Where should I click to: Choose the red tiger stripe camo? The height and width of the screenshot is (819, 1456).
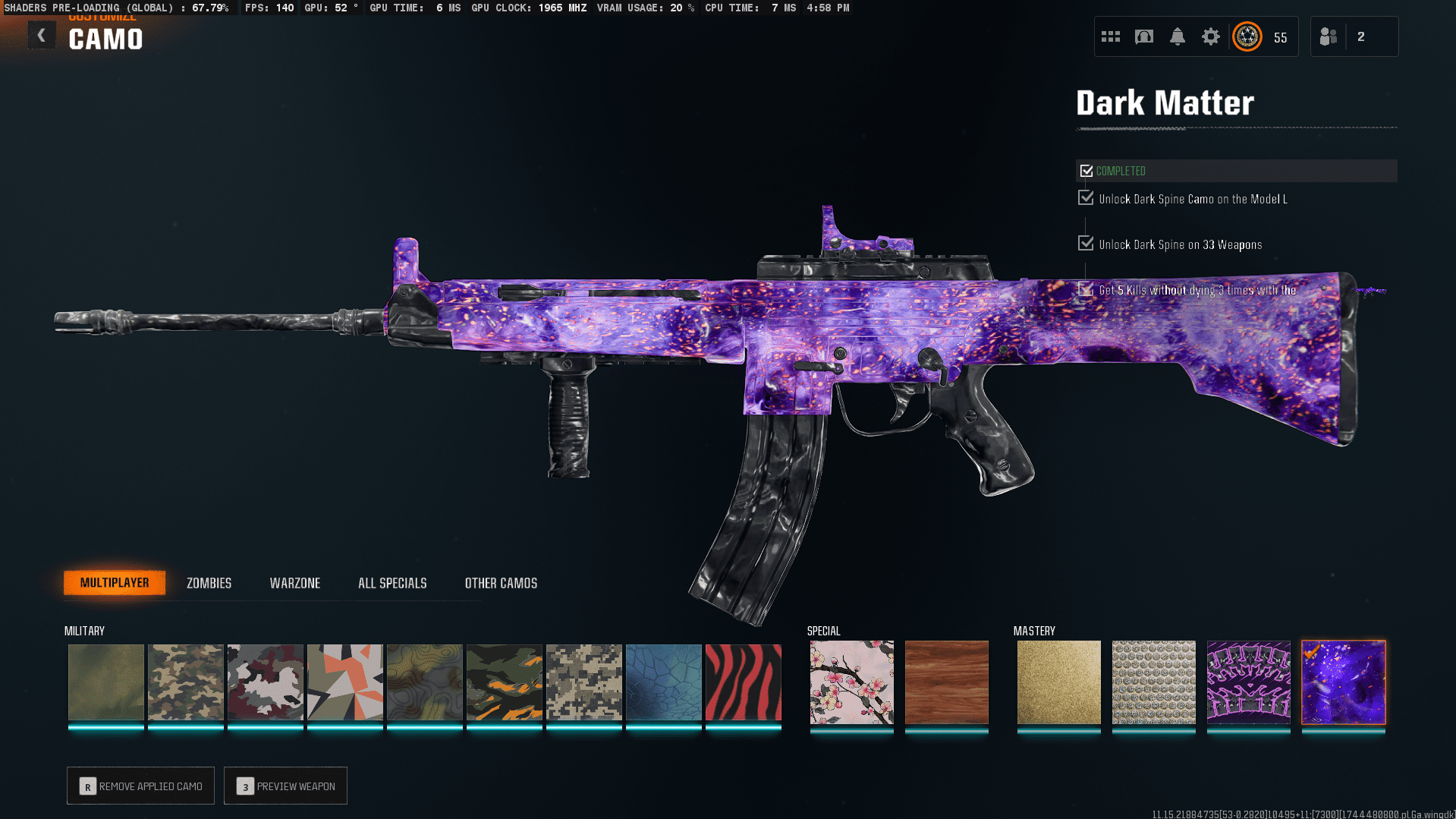click(743, 682)
